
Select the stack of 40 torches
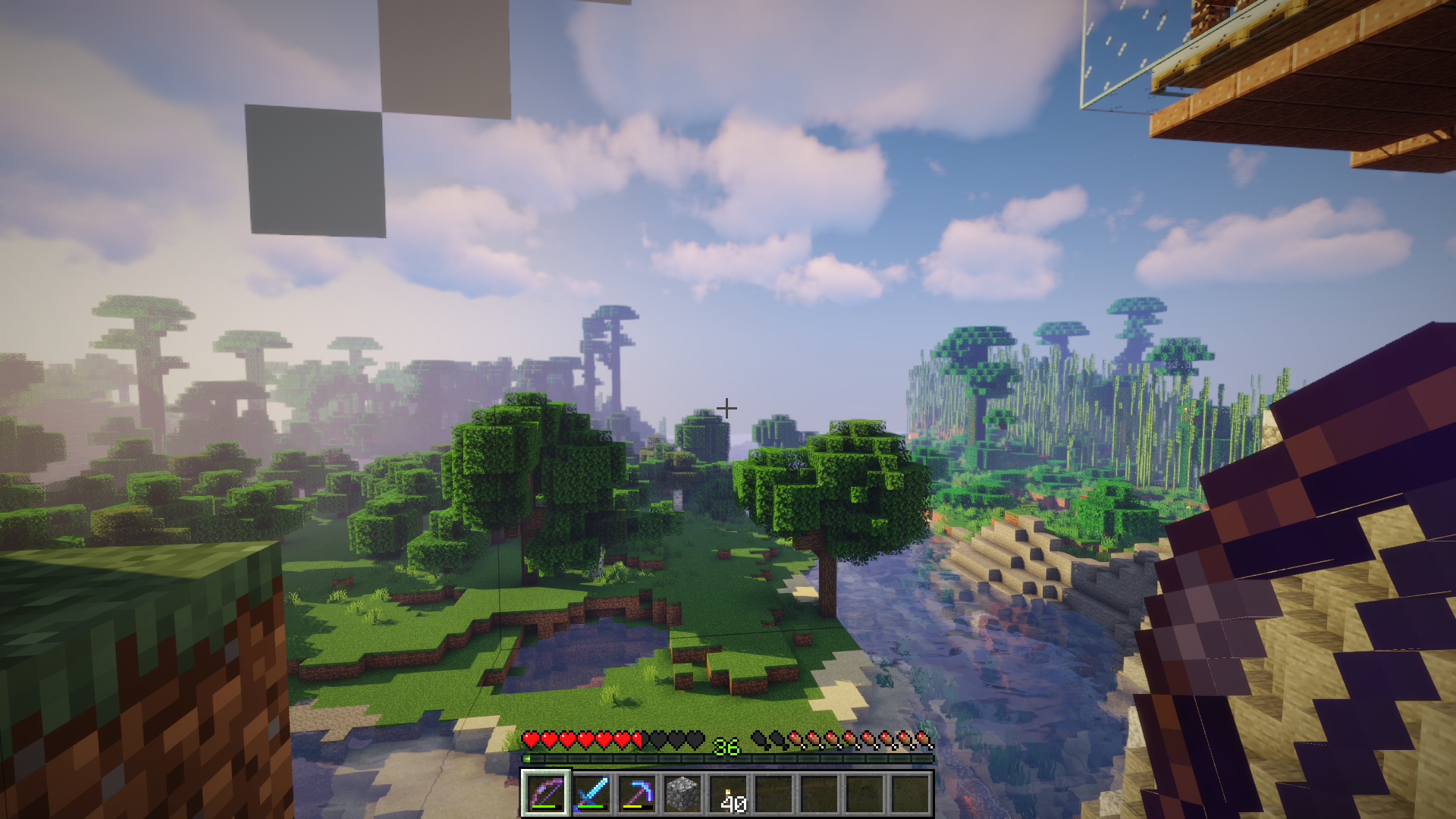(730, 794)
